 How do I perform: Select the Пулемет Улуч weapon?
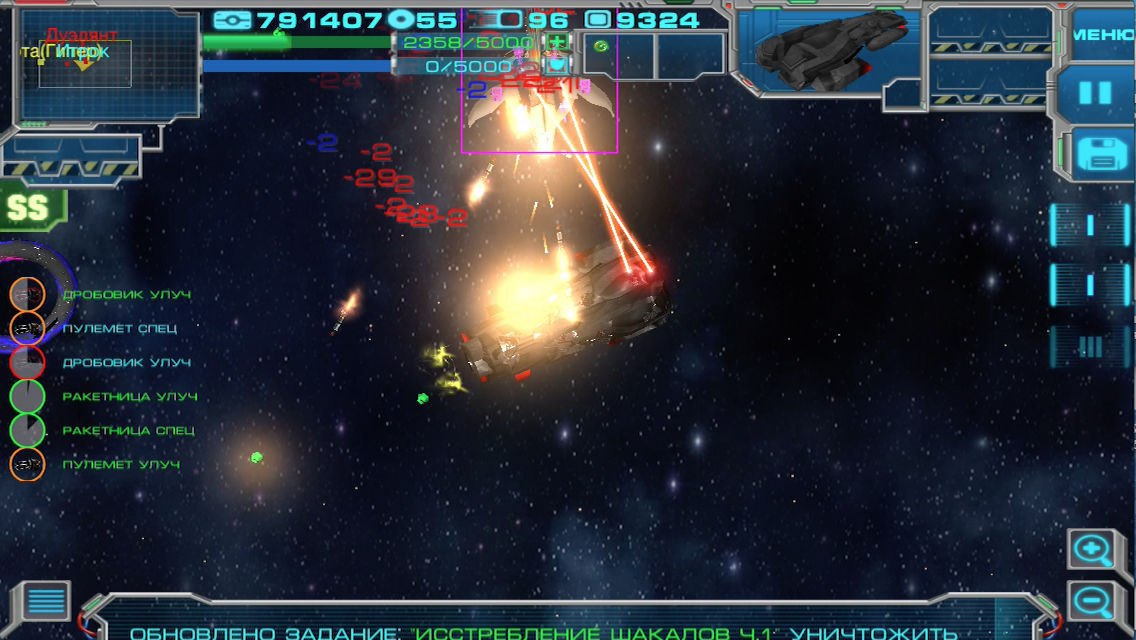pyautogui.click(x=27, y=464)
